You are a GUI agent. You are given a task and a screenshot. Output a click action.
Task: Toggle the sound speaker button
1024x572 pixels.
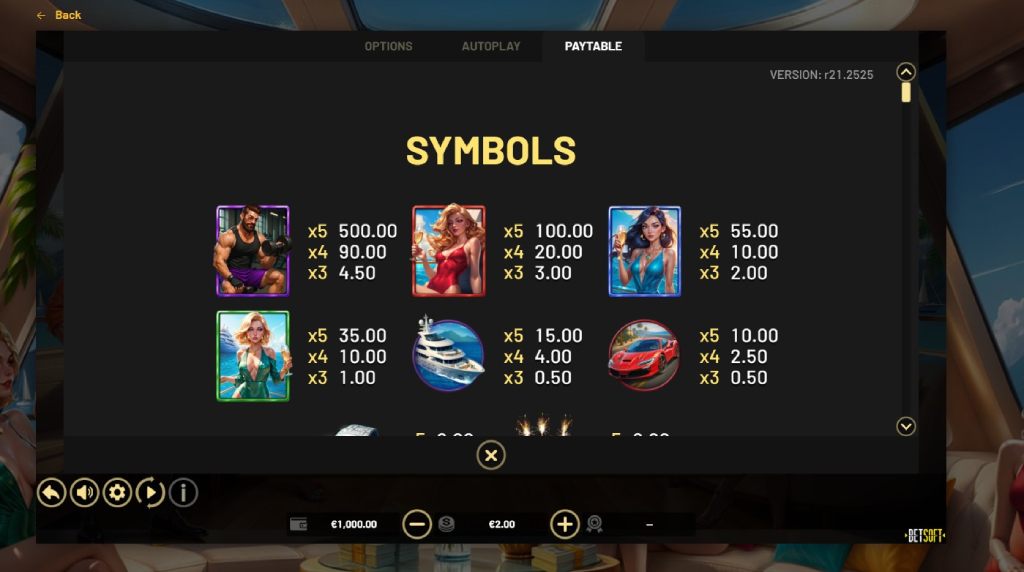85,492
